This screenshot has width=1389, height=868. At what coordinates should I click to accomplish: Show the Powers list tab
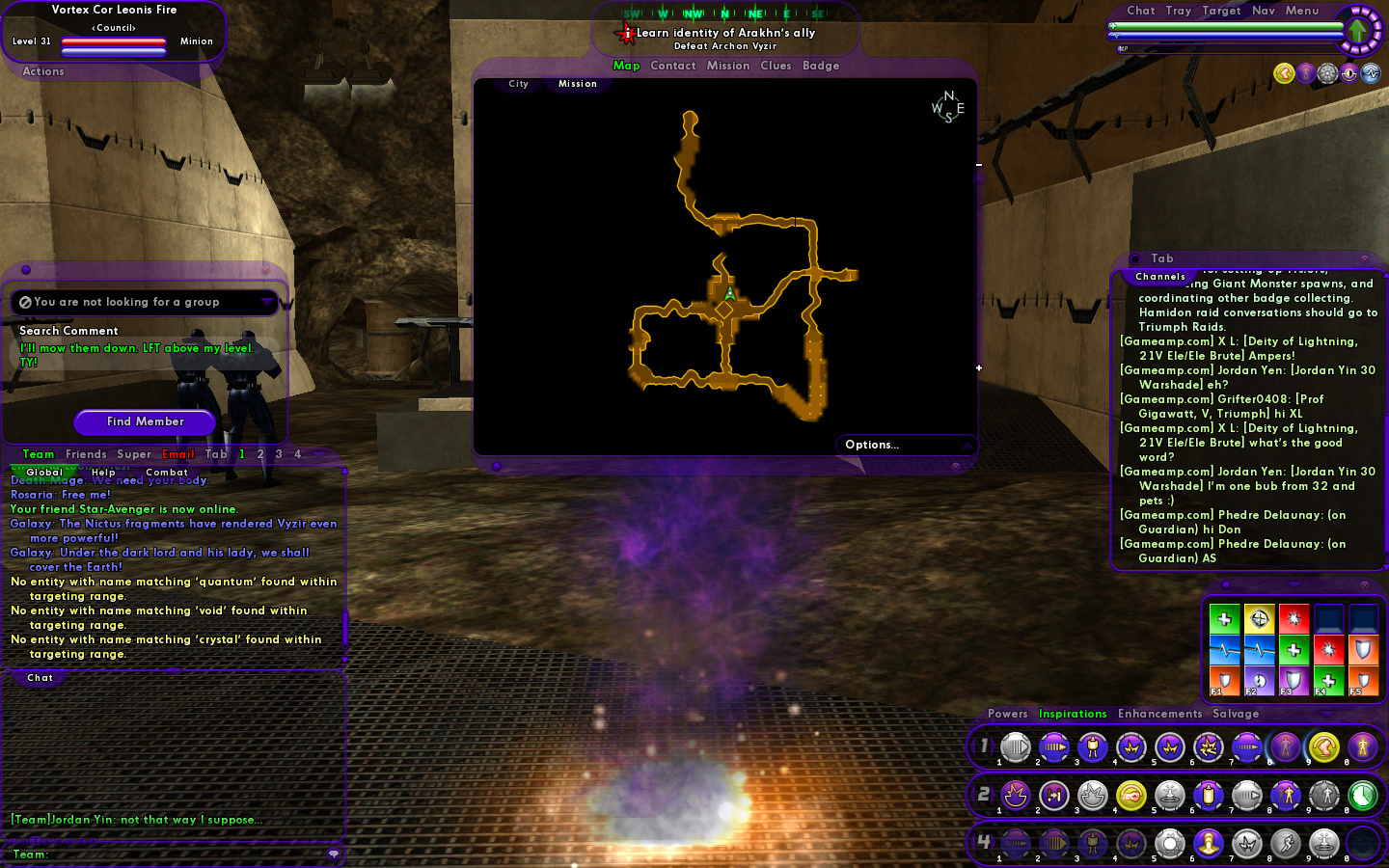tap(1007, 714)
